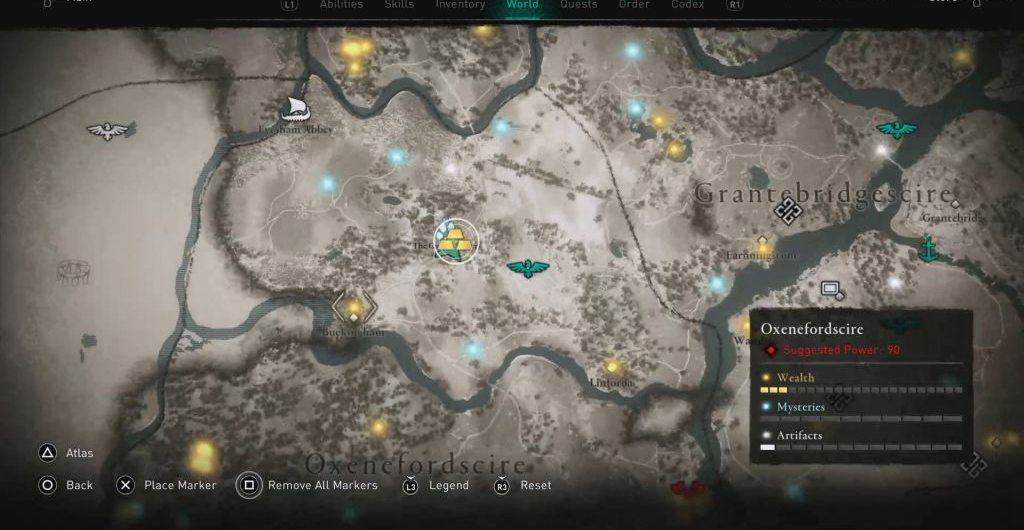Open the Skills tab
The height and width of the screenshot is (530, 1024).
pyautogui.click(x=399, y=5)
